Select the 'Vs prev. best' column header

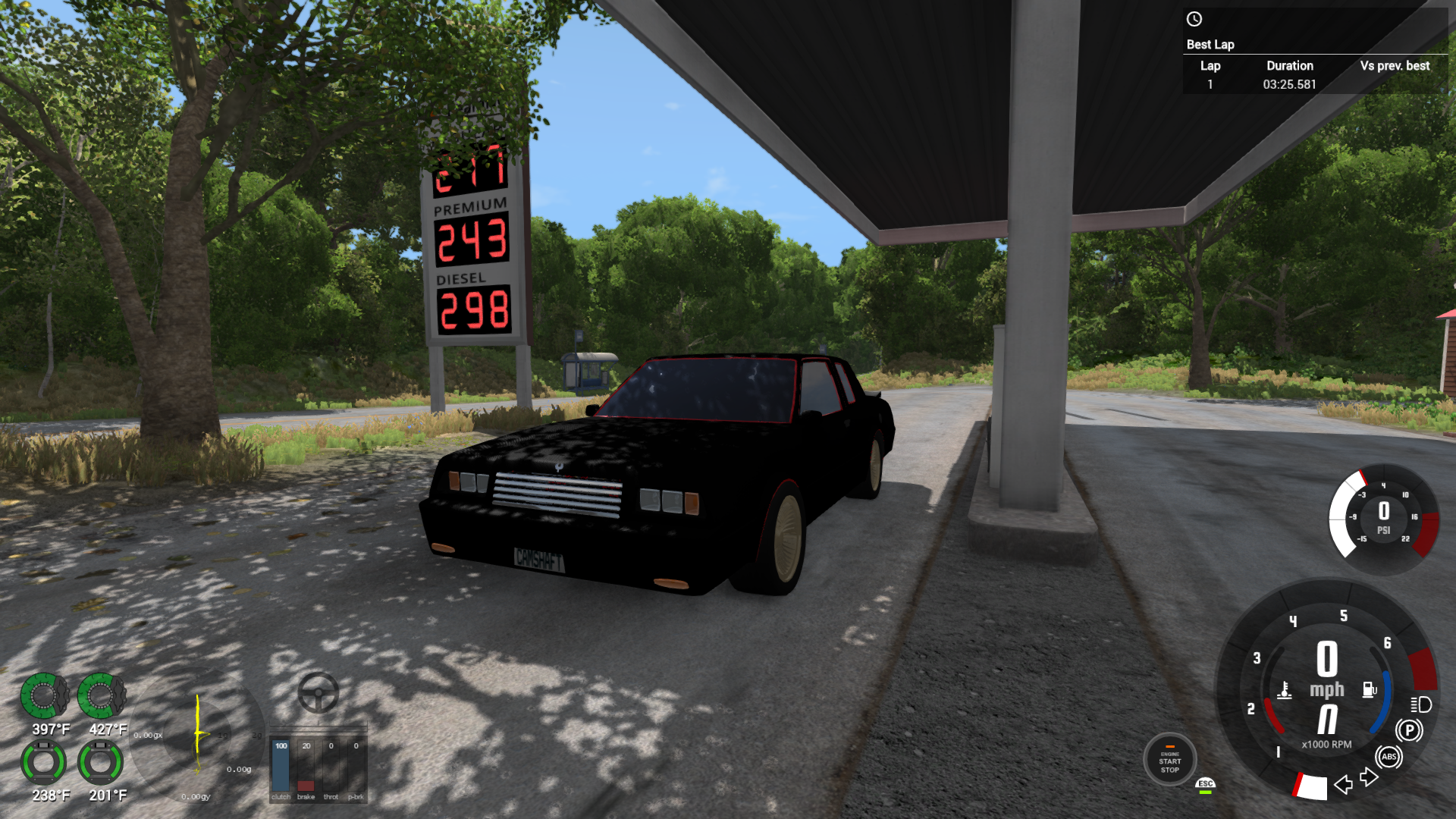tap(1395, 66)
